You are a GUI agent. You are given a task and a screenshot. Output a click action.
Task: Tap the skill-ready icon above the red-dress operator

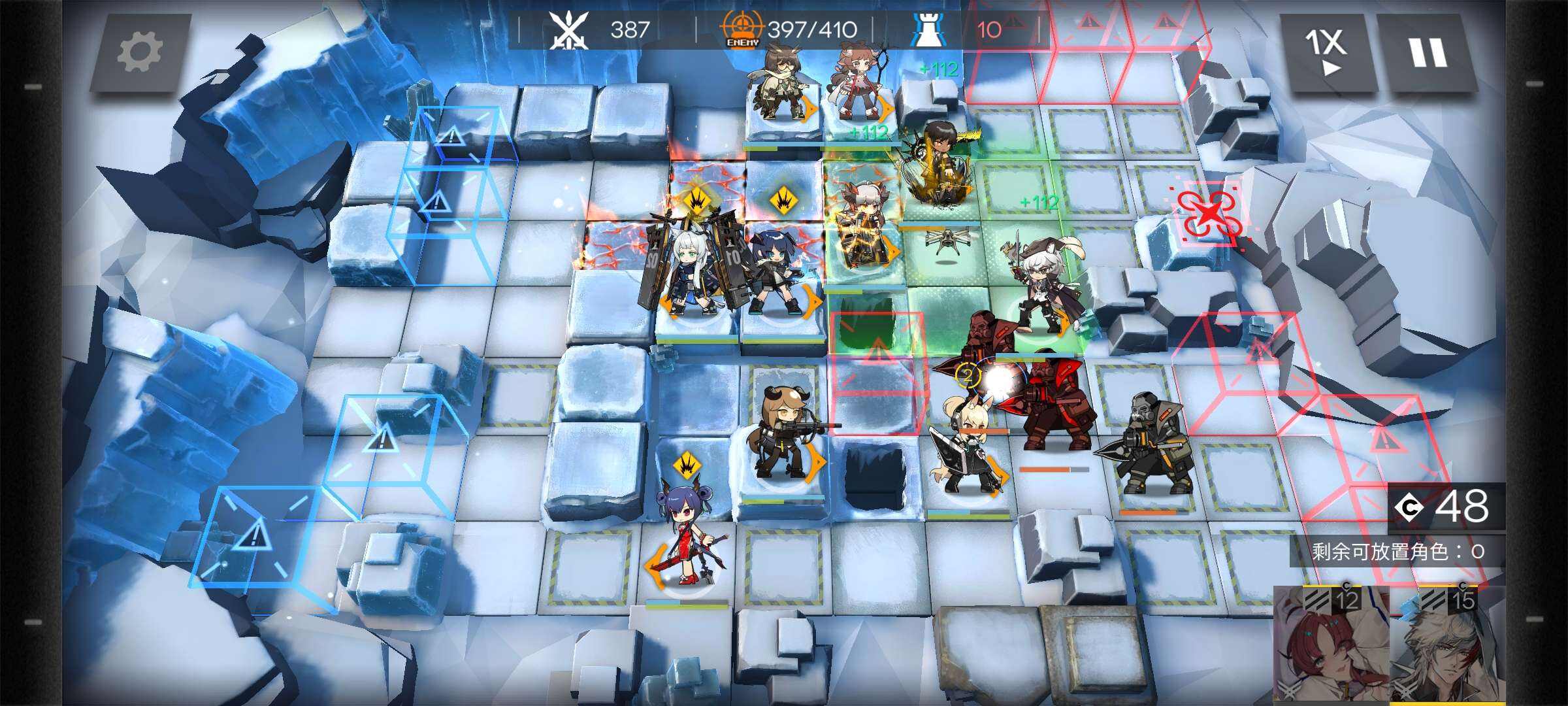687,465
